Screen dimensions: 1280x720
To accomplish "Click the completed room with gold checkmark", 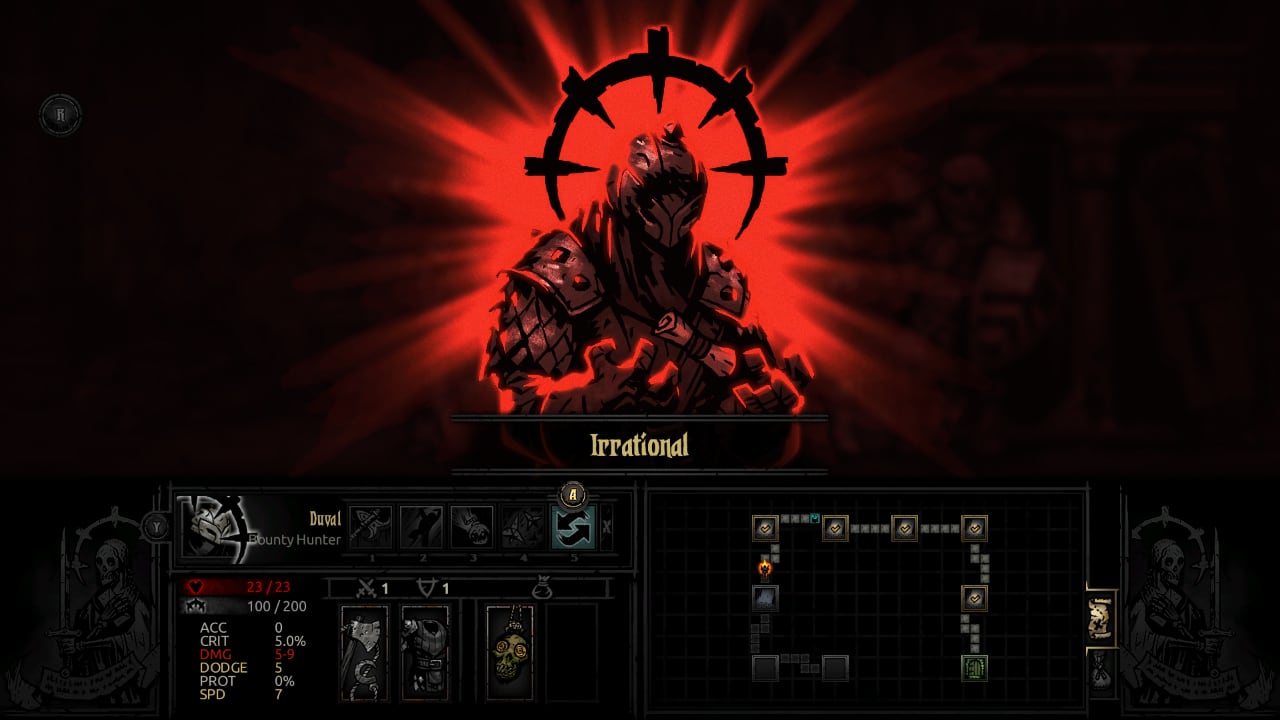I will pos(764,528).
